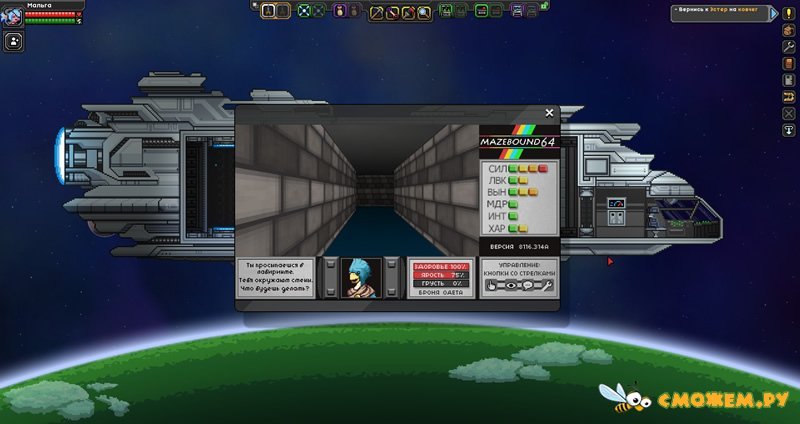Viewport: 800px width, 424px height.
Task: Click the player portrait for Мальга
Action: pyautogui.click(x=11, y=15)
